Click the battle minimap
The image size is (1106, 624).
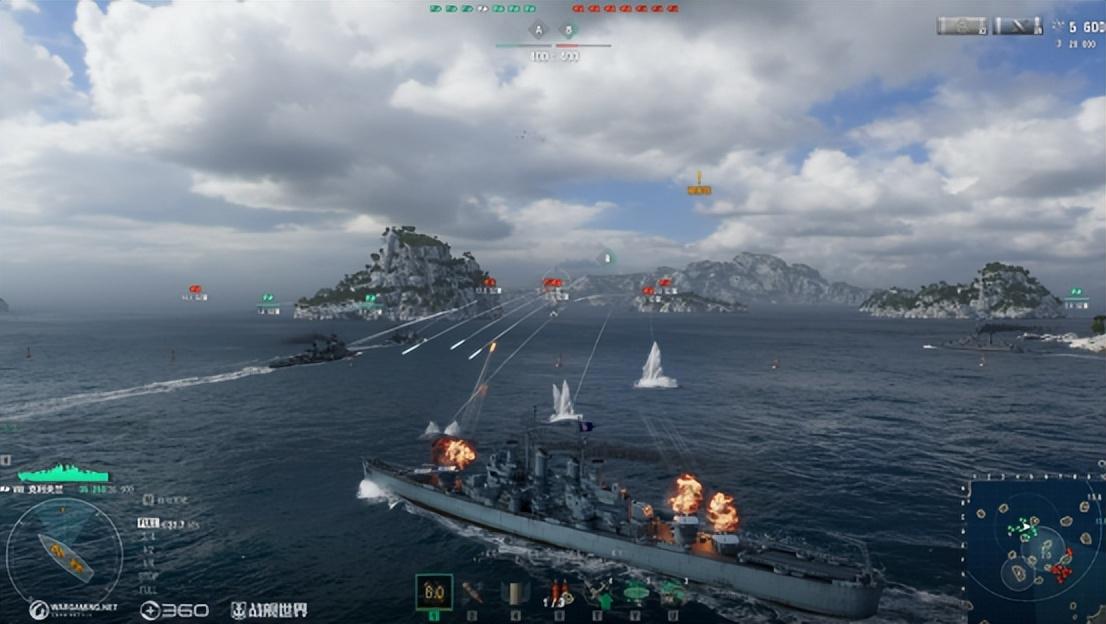[1033, 549]
